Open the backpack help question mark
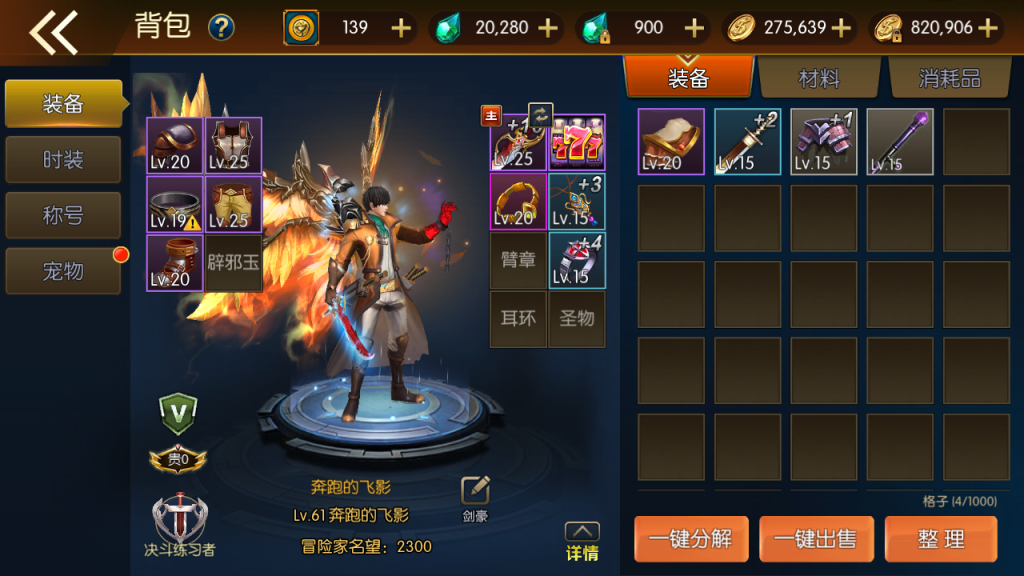The width and height of the screenshot is (1024, 576). [221, 28]
